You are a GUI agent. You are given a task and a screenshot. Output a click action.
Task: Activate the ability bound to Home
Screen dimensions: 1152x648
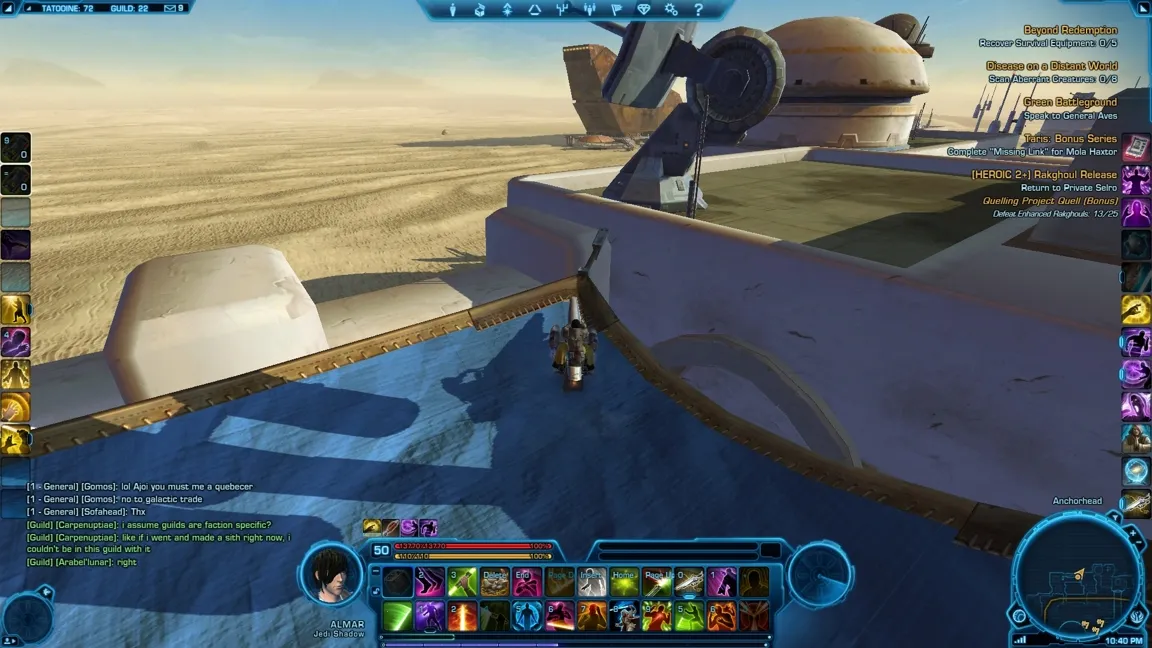624,582
